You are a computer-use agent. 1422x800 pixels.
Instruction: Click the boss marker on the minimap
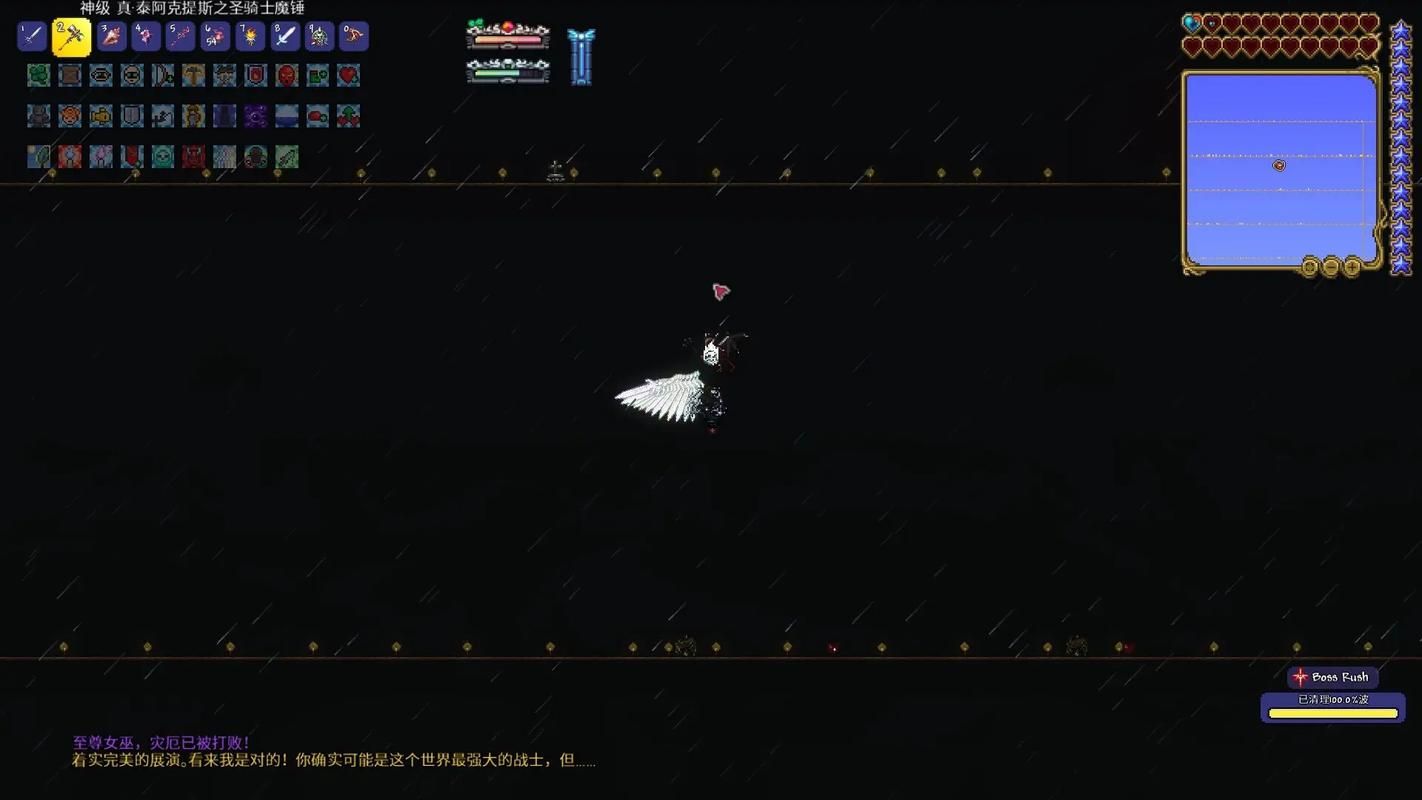(x=1280, y=165)
